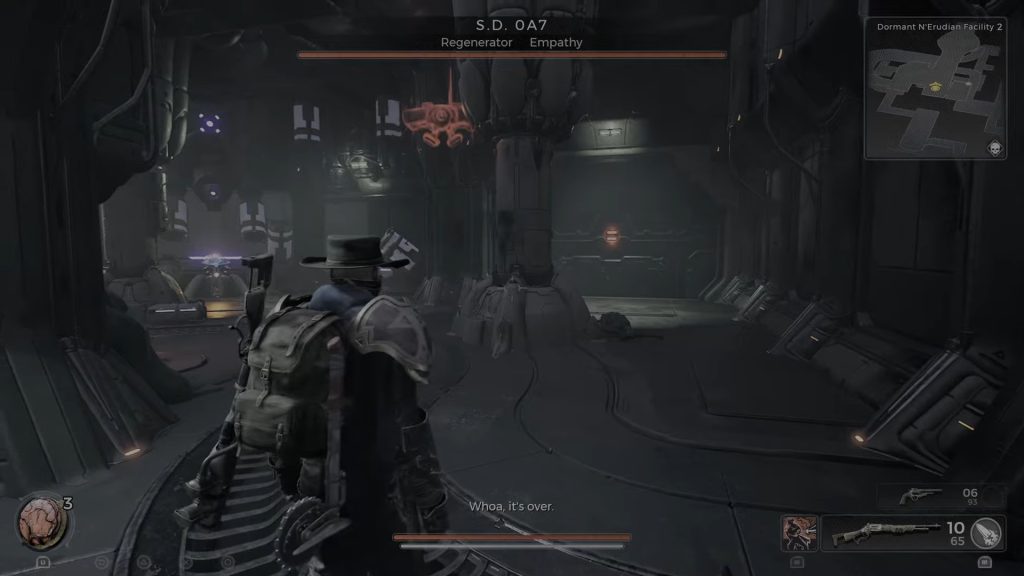The image size is (1024, 576).
Task: Activate the shotgun weapon mod icon
Action: tap(987, 533)
